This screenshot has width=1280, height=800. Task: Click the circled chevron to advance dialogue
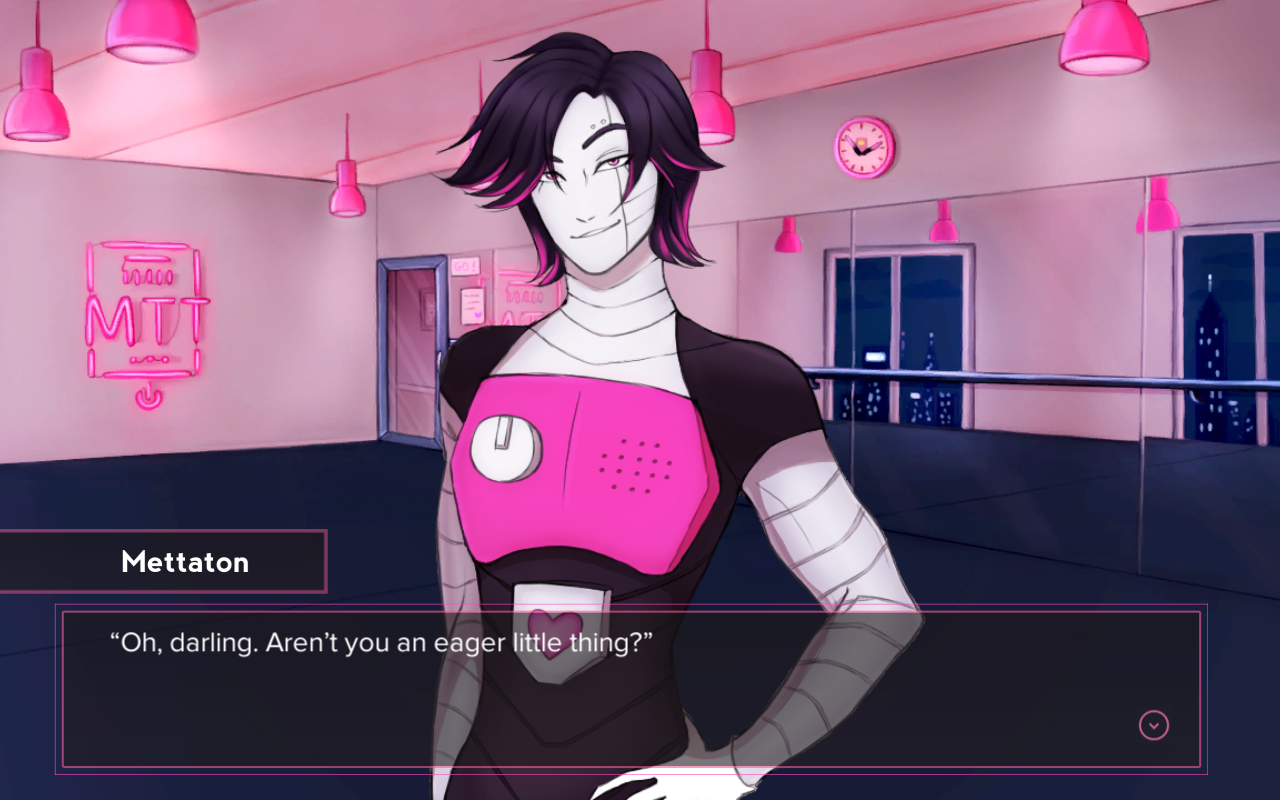1155,723
